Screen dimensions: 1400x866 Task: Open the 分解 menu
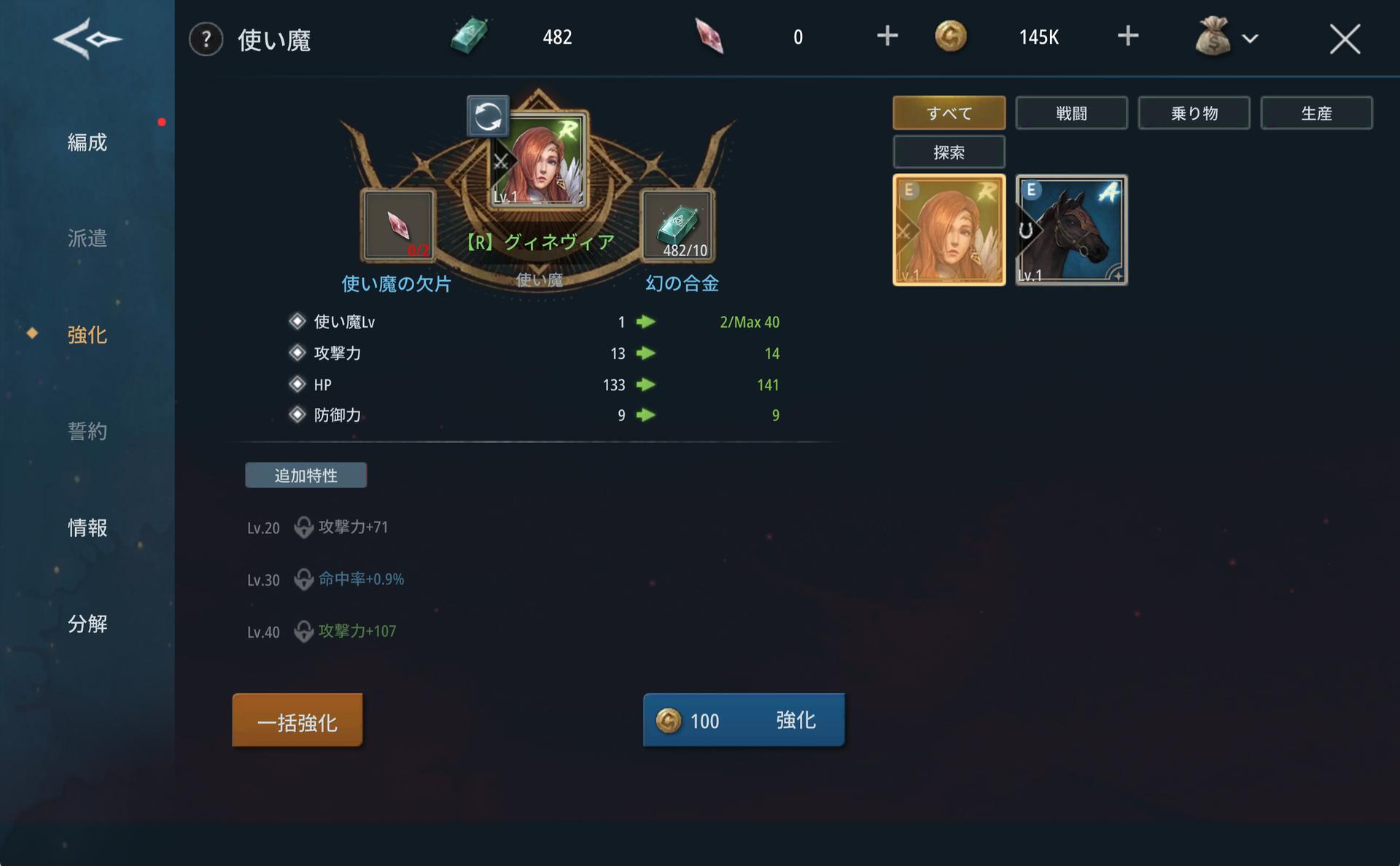[x=87, y=624]
